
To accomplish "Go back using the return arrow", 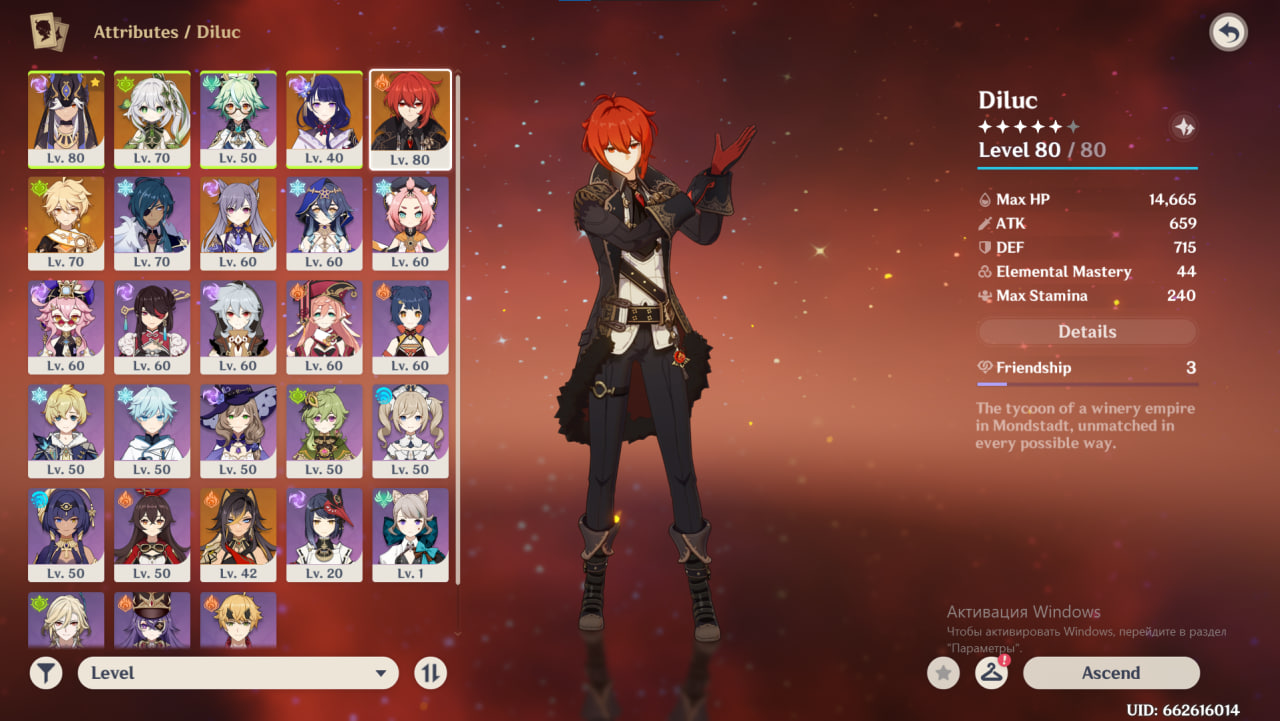I will pyautogui.click(x=1228, y=33).
